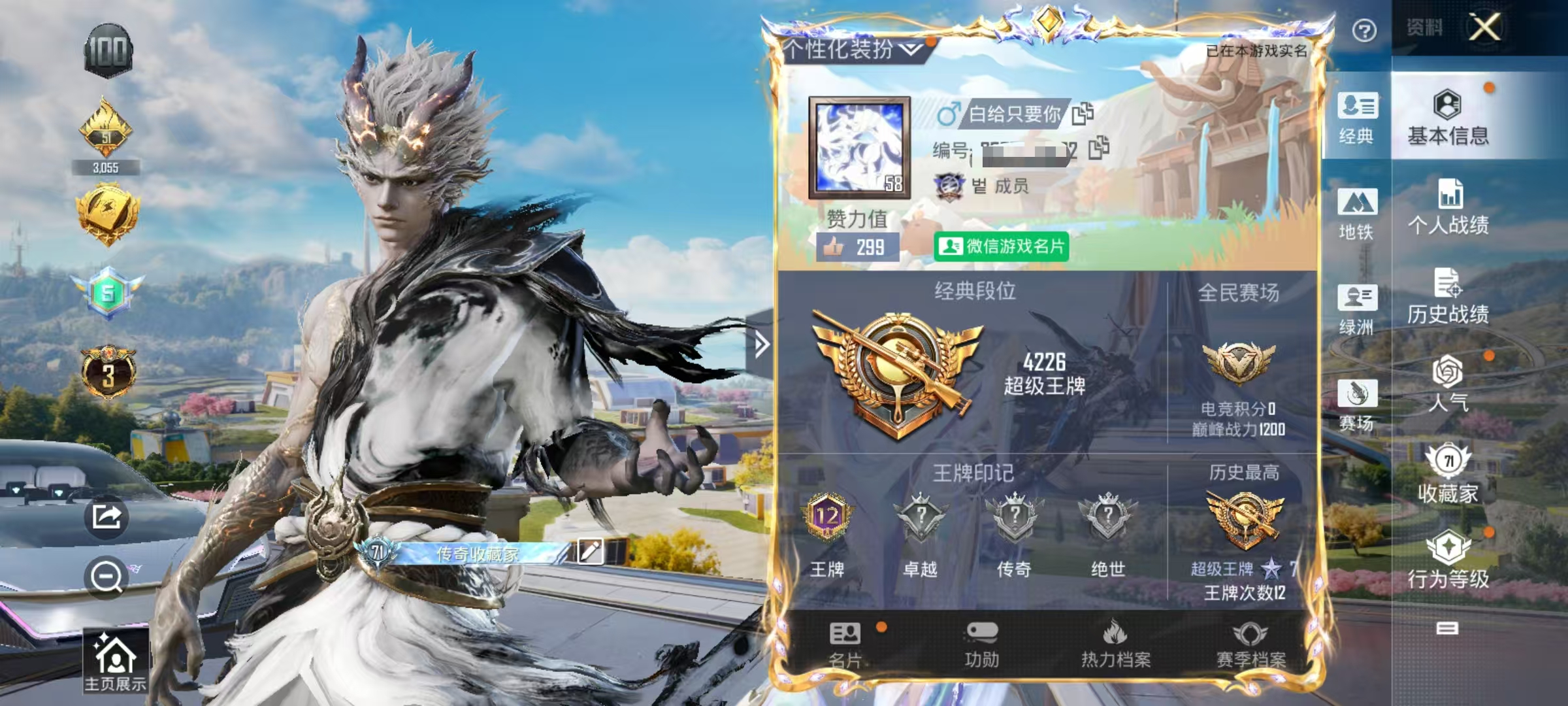1568x706 pixels.
Task: Click the 赞力值 likes counter showing 299
Action: 859,247
